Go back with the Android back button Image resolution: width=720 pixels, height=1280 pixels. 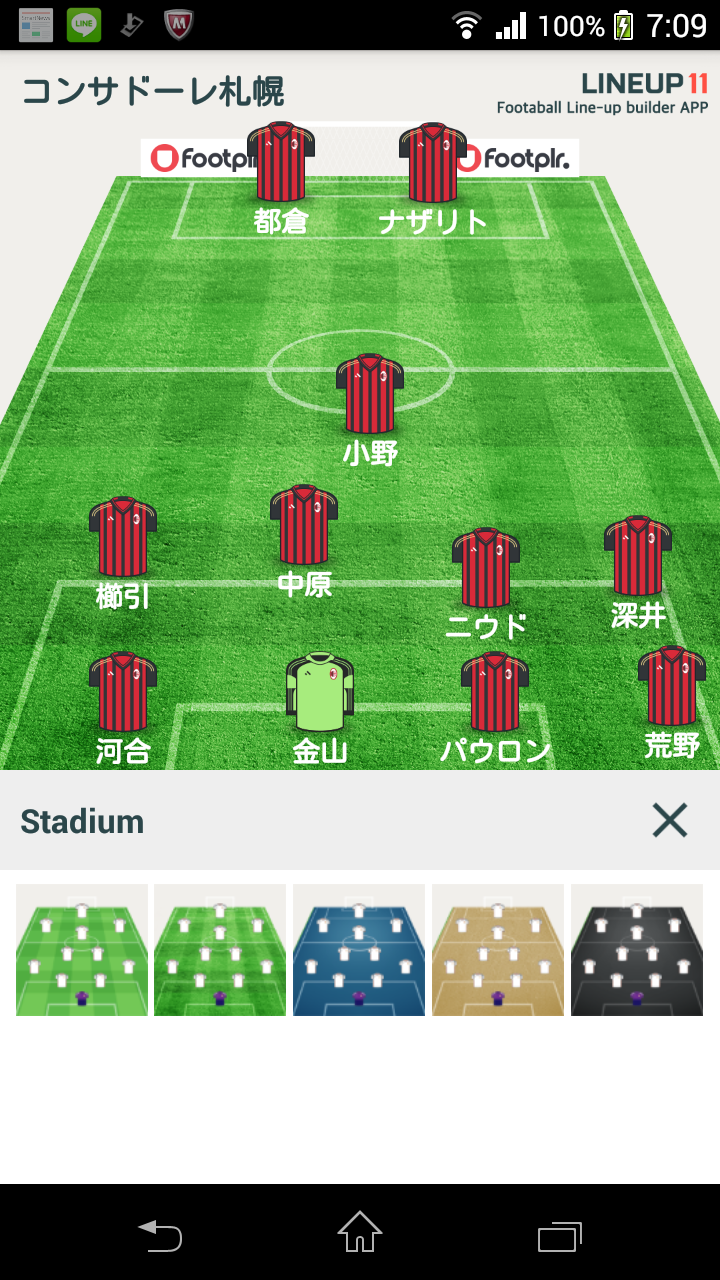(x=160, y=1234)
